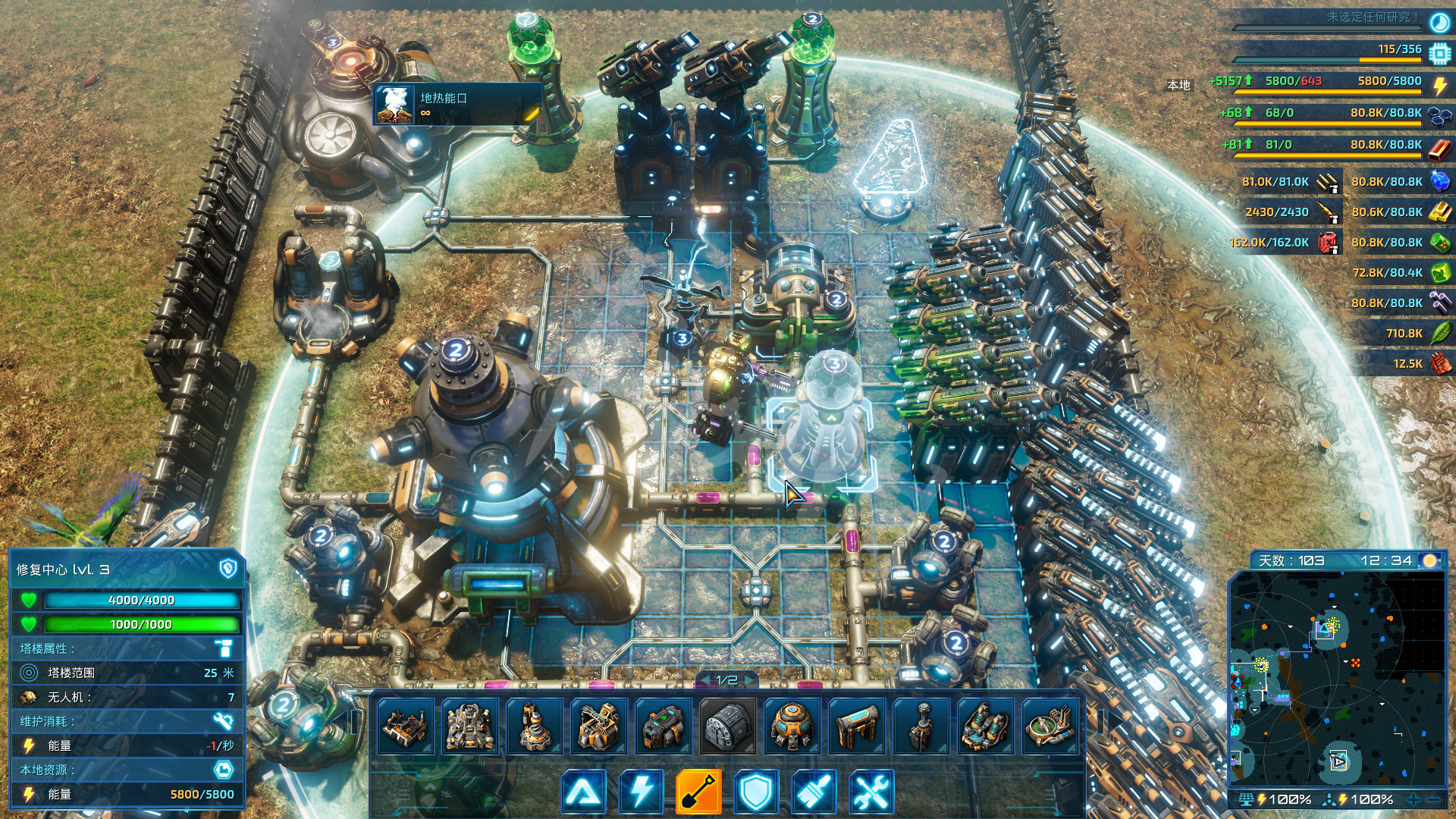Zoom in the minimap with plus button
The image size is (1456, 819).
pos(1414,799)
